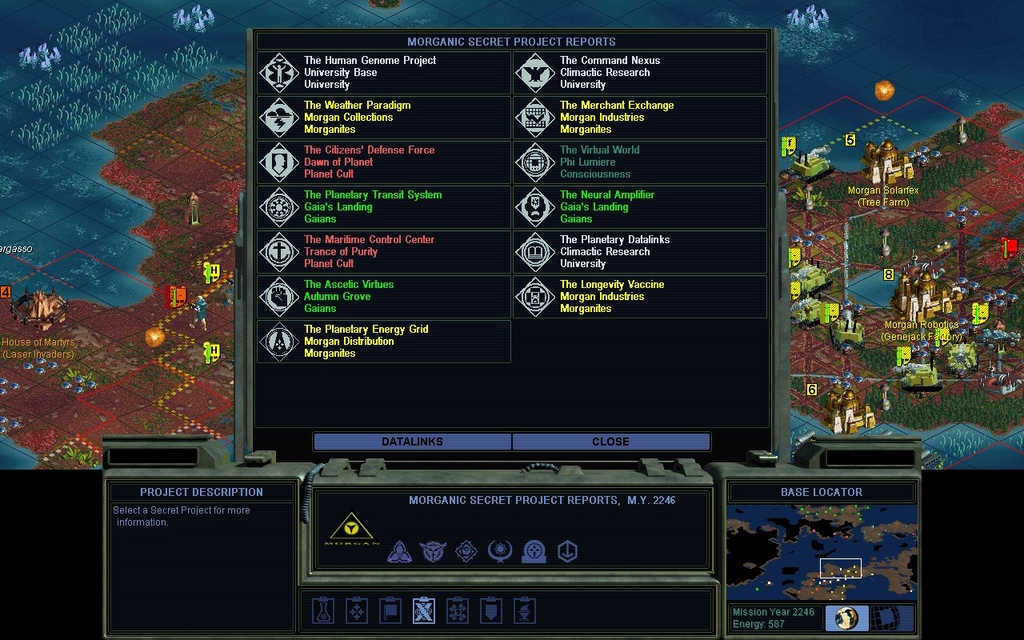Select The Longevity Vaccine project

click(x=640, y=297)
